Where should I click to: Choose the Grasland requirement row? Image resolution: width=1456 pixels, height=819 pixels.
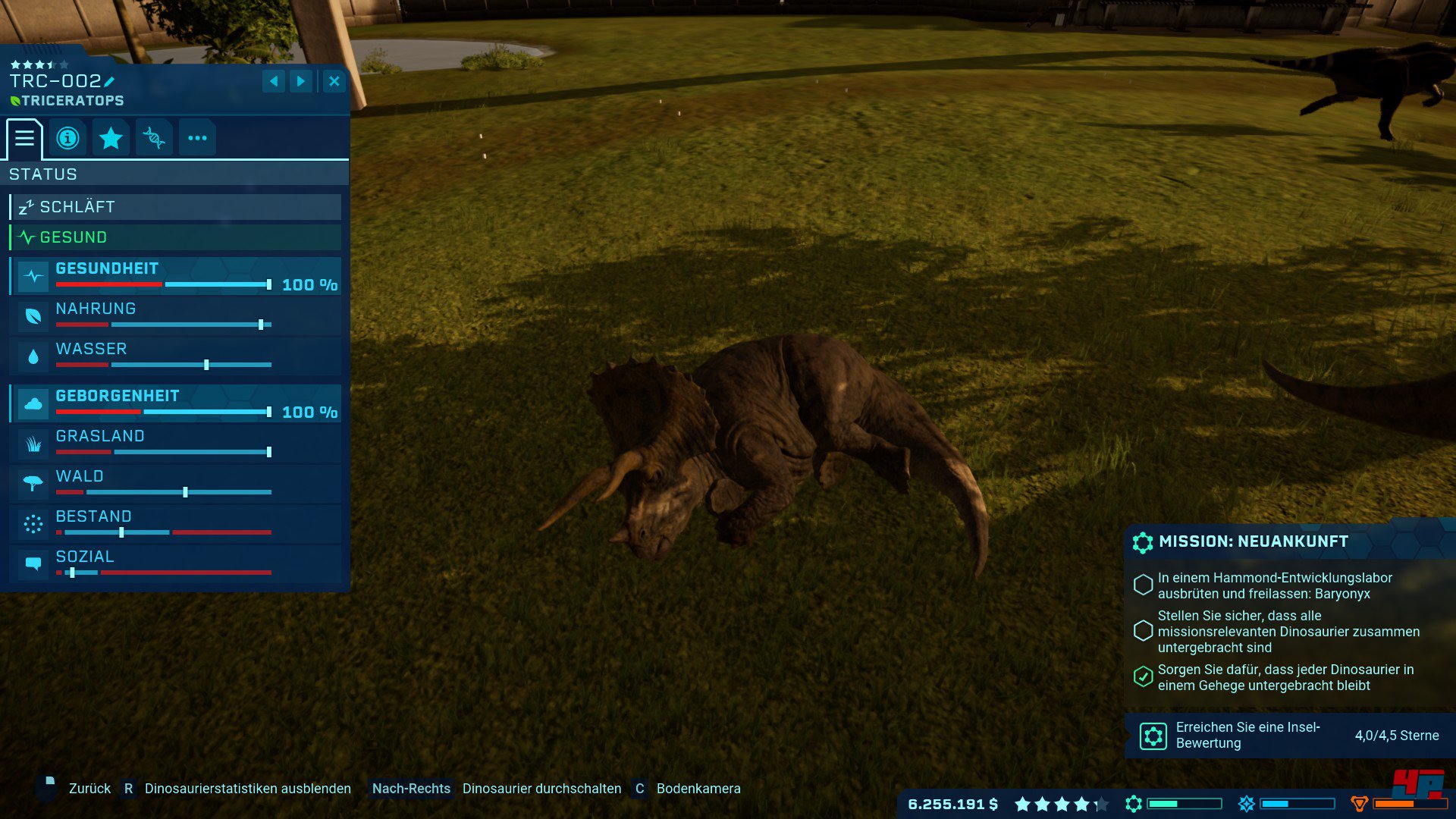[176, 444]
